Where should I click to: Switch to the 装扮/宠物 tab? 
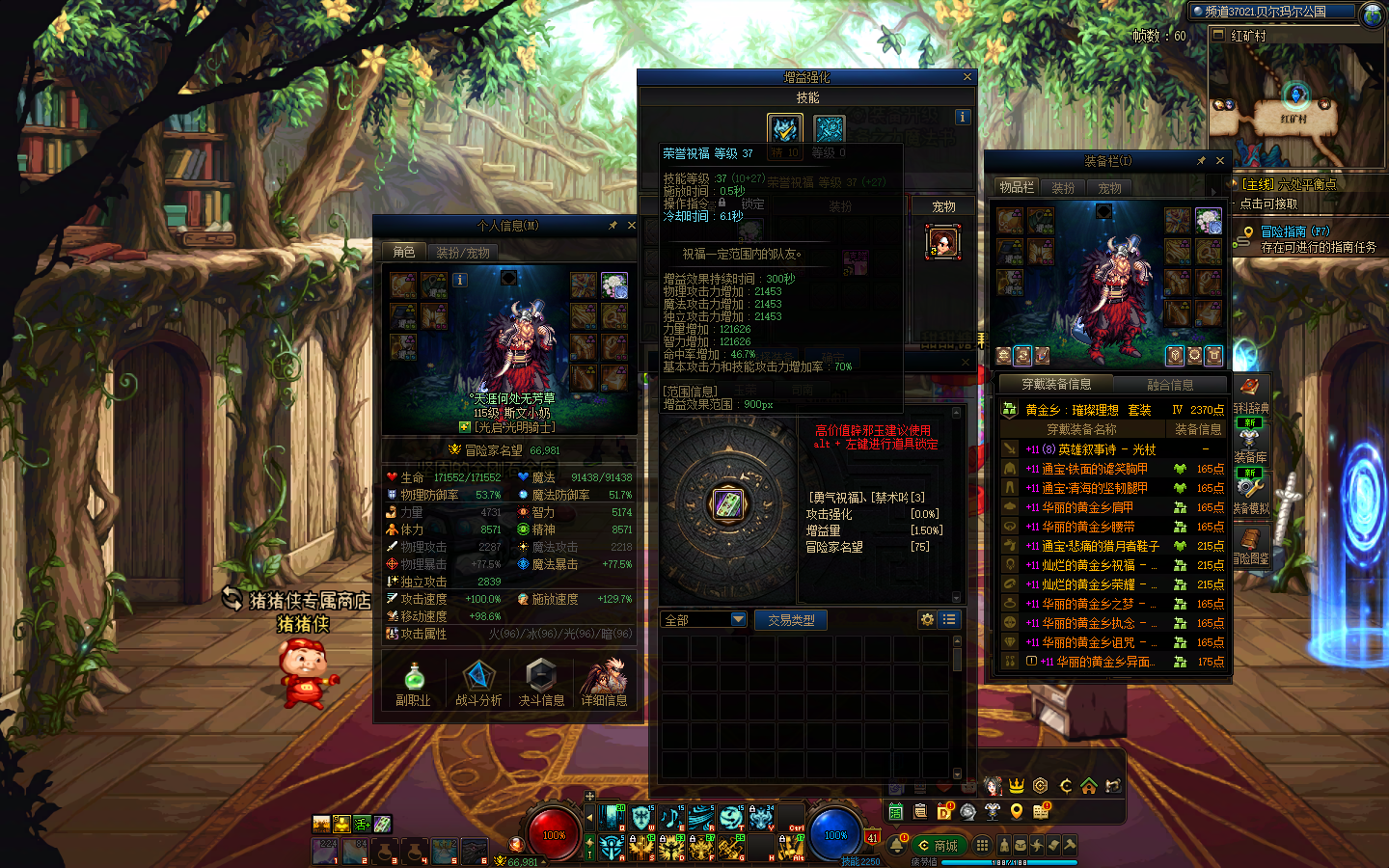click(463, 253)
